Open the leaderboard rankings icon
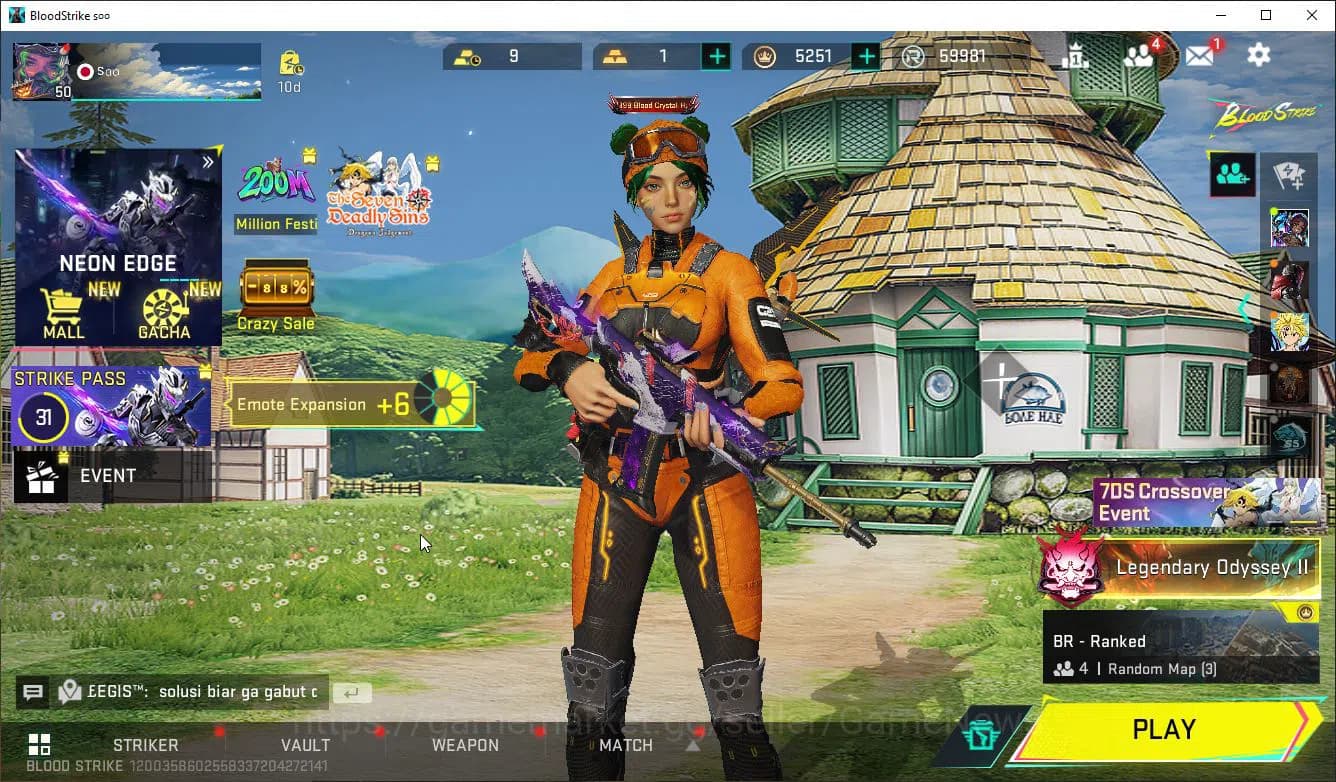The image size is (1336, 782). 1077,55
